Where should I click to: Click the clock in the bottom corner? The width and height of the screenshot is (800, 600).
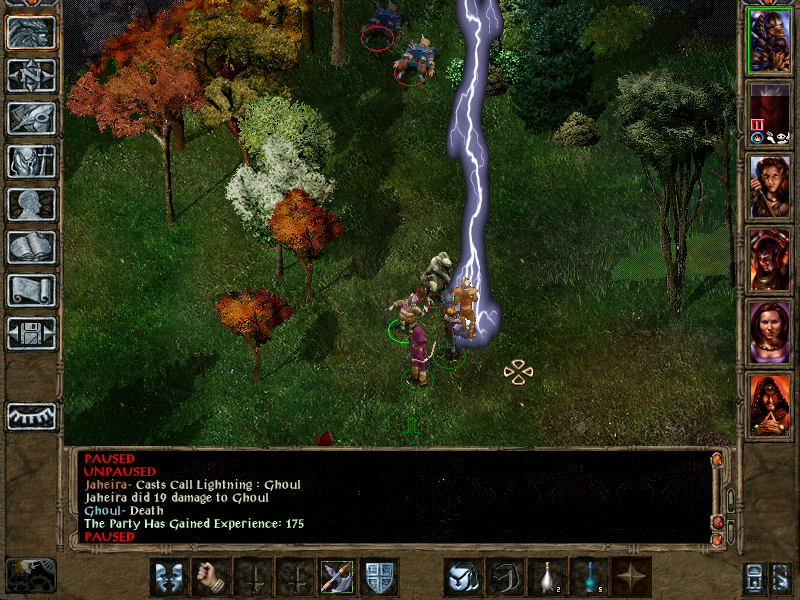[31, 575]
